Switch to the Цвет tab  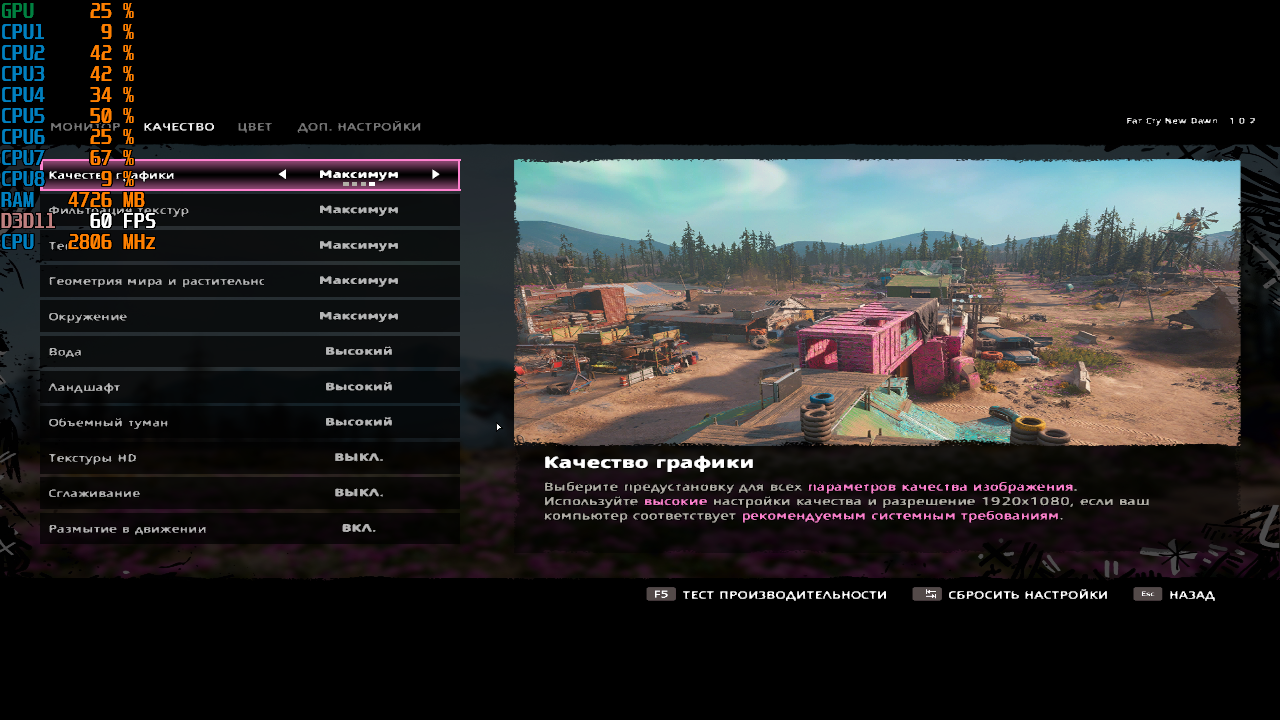[255, 127]
